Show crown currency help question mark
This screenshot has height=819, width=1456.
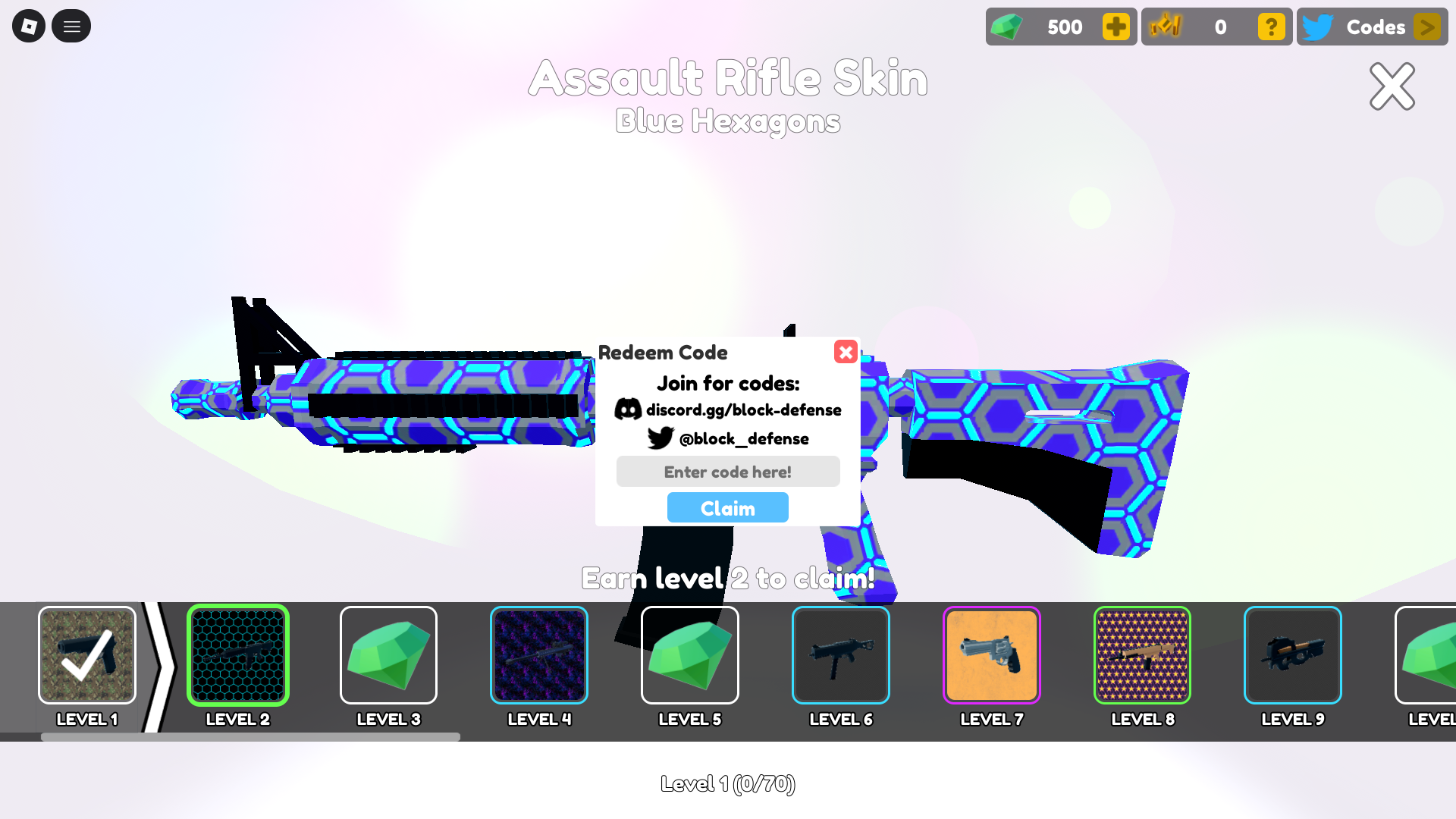point(1271,27)
